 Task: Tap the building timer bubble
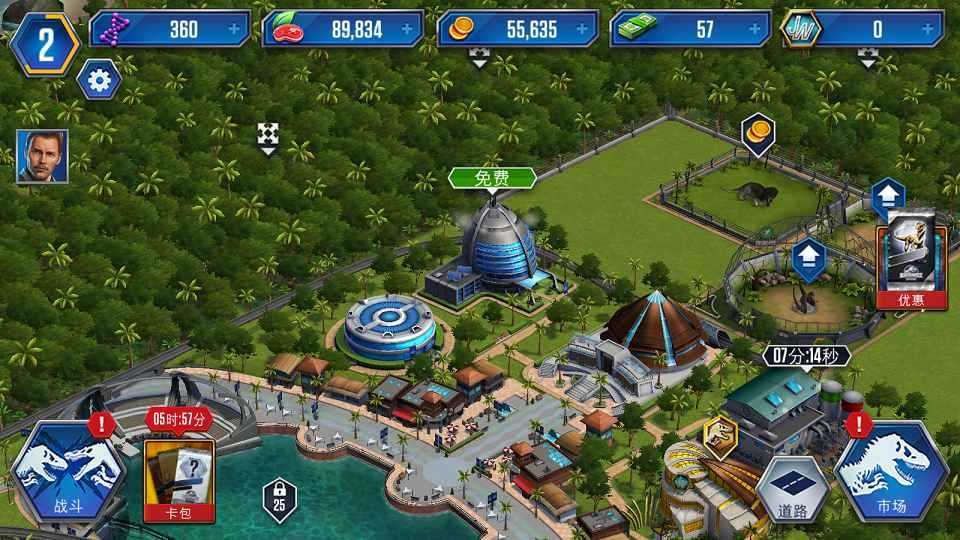808,355
